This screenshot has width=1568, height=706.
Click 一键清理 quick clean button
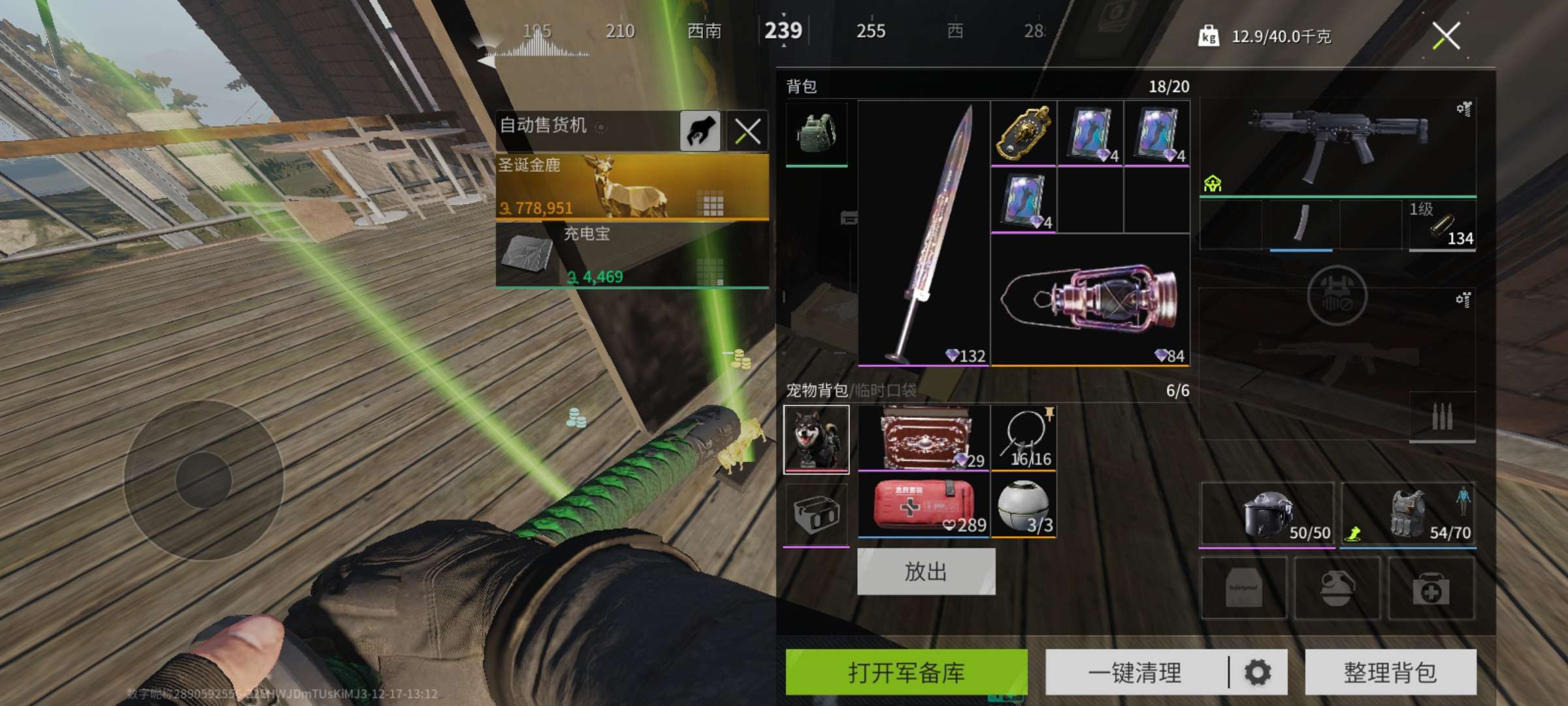coord(1135,672)
